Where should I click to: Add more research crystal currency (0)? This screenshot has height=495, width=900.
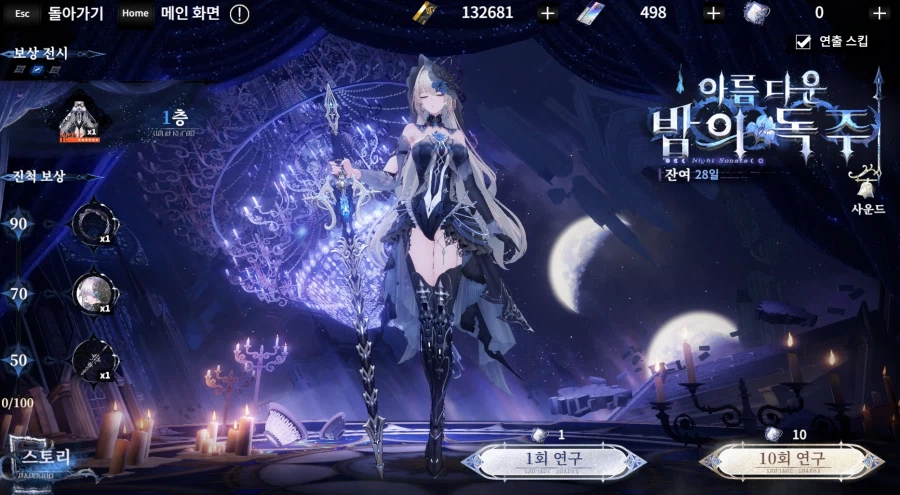coord(879,13)
